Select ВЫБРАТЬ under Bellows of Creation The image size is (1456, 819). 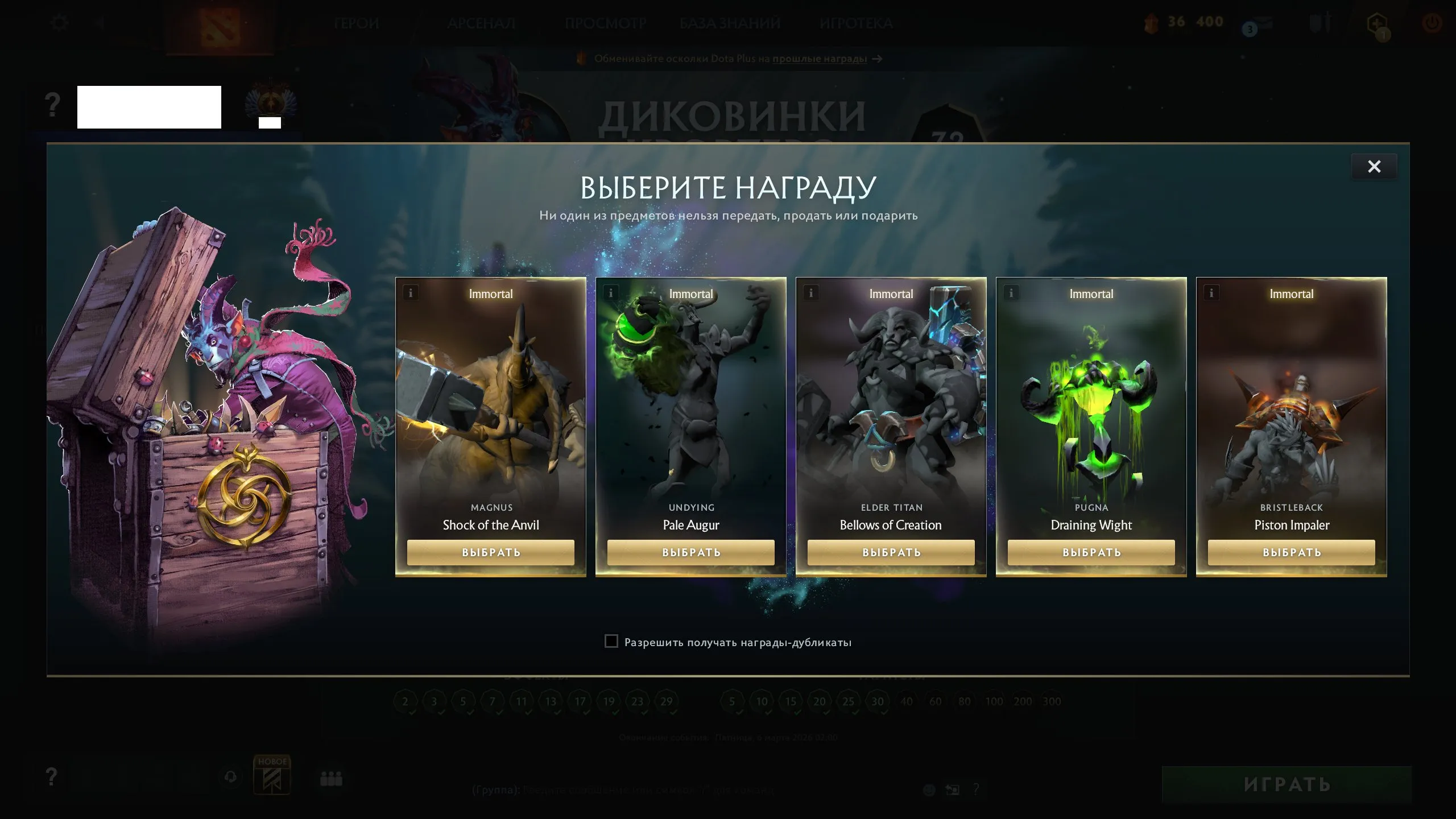tap(891, 552)
